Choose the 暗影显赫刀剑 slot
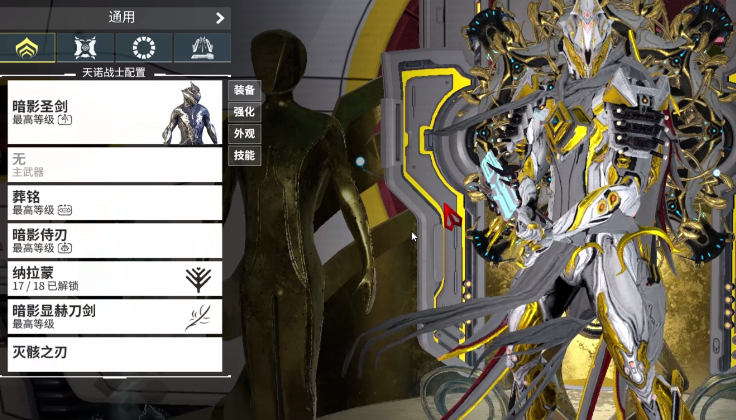Viewport: 736px width, 420px height. (115, 316)
